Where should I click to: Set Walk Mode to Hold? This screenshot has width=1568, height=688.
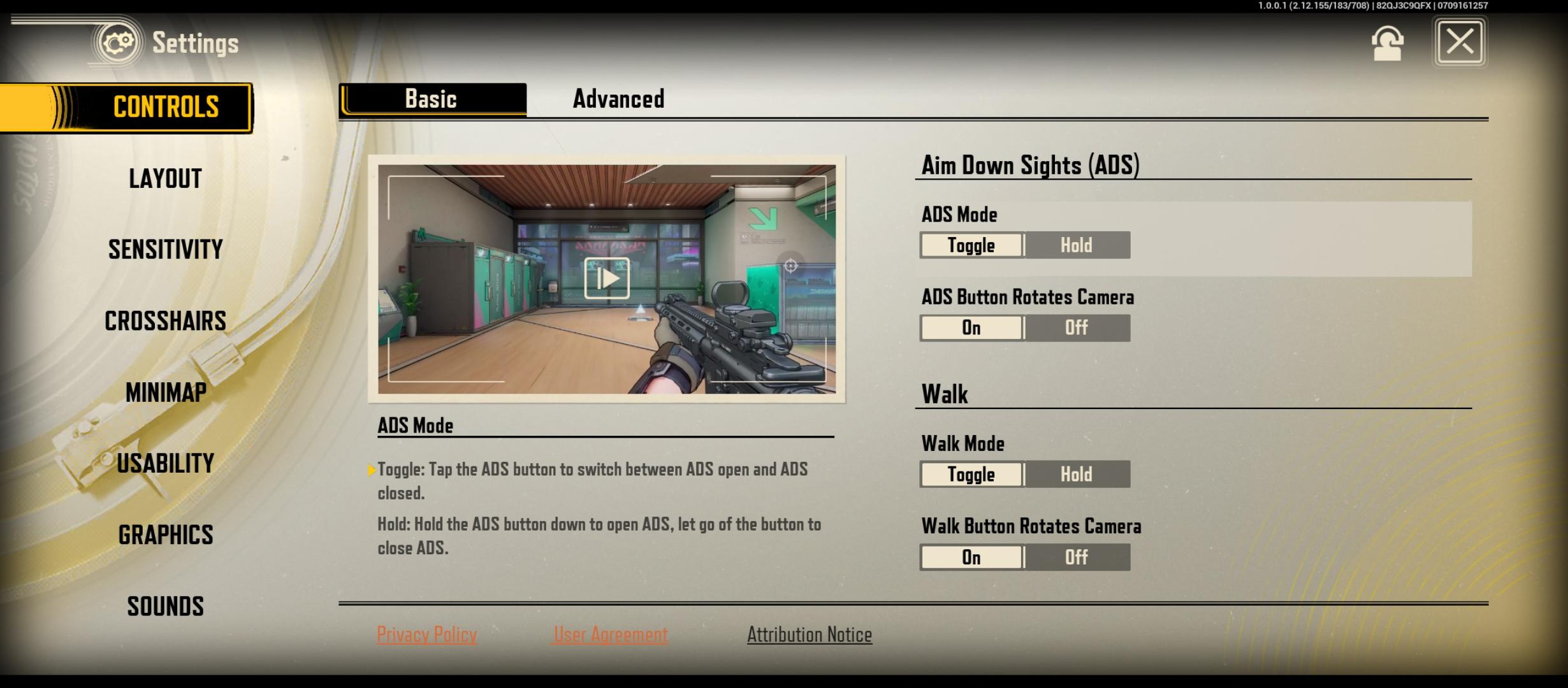[1077, 474]
